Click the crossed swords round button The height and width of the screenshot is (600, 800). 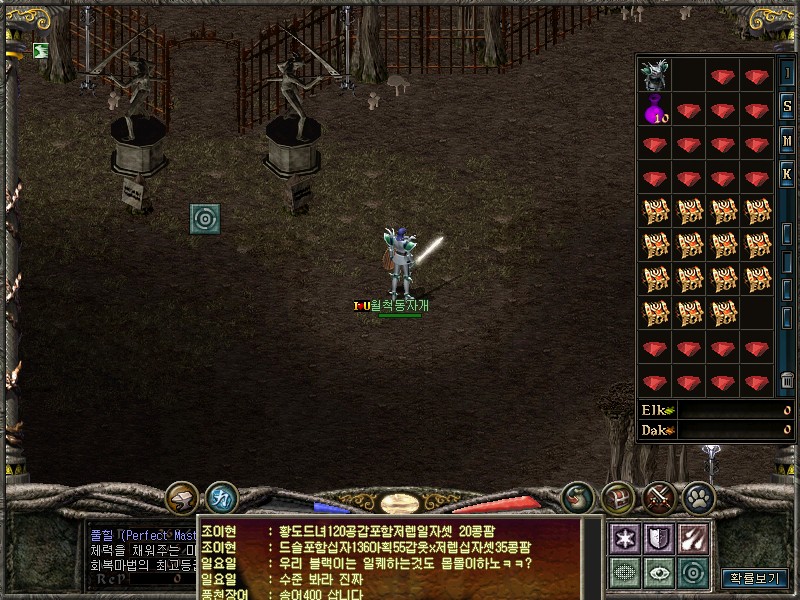659,497
